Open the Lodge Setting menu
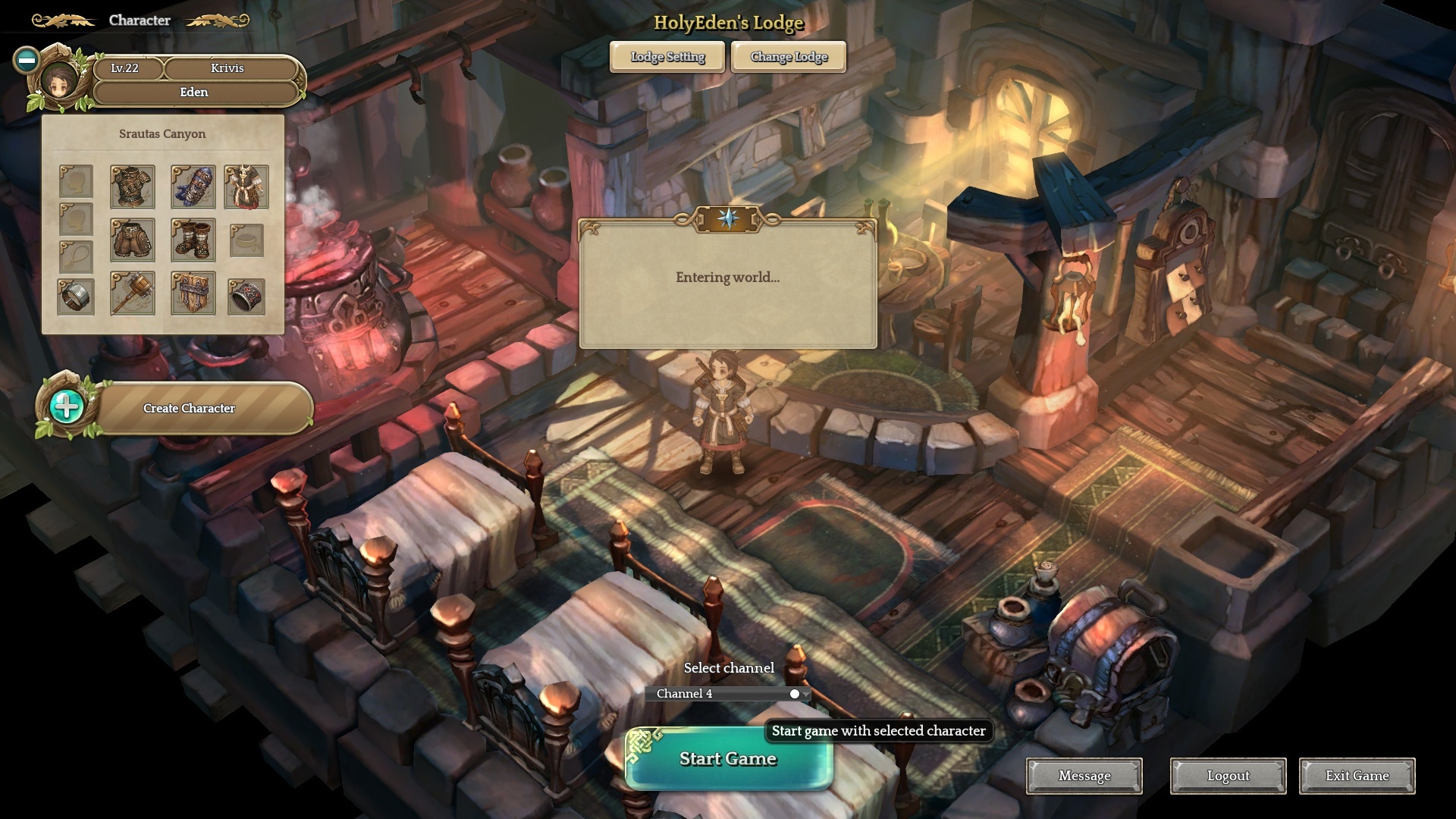Screen dimensions: 1456x819 [667, 57]
